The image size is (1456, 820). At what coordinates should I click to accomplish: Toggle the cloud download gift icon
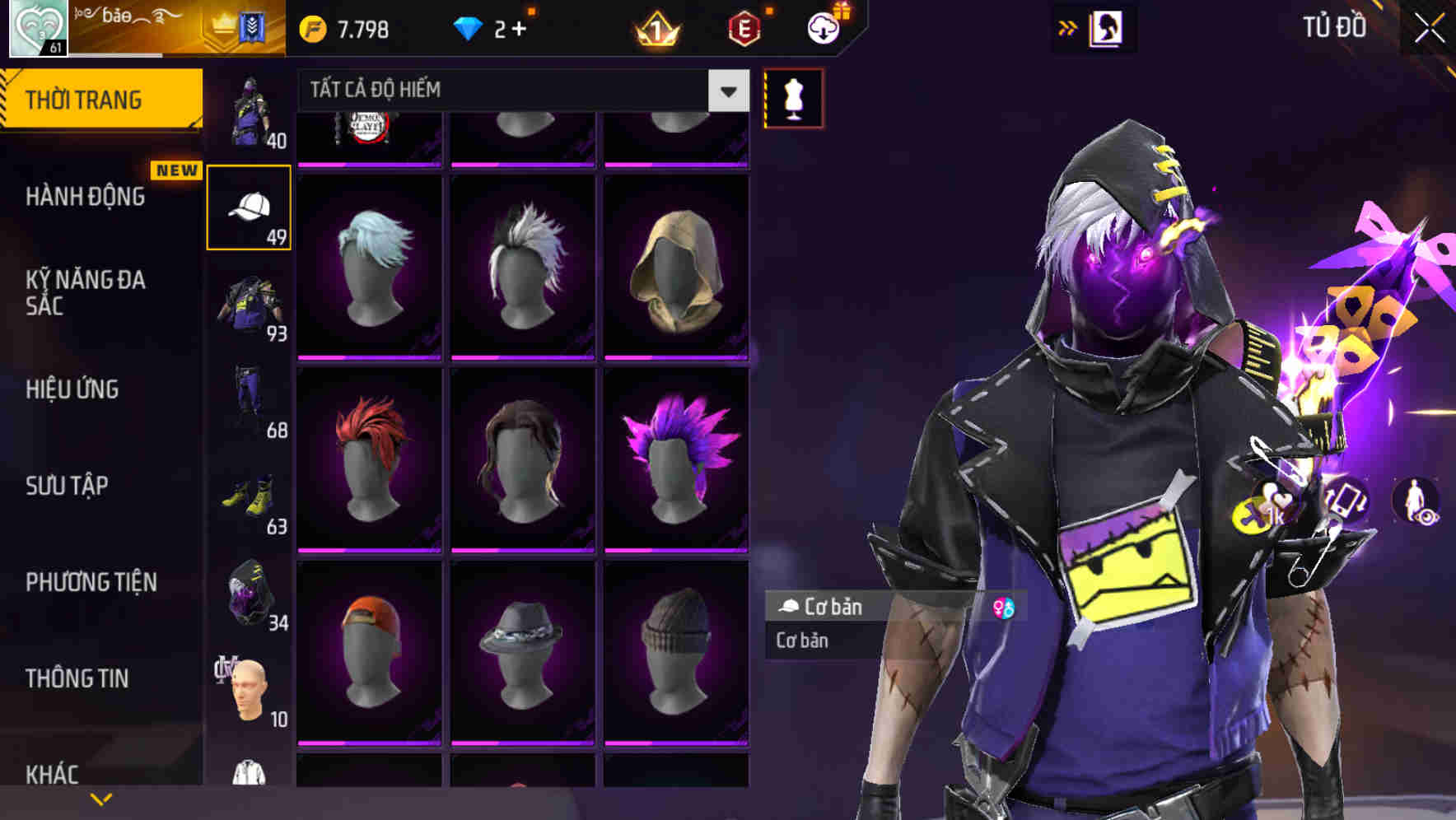822,27
